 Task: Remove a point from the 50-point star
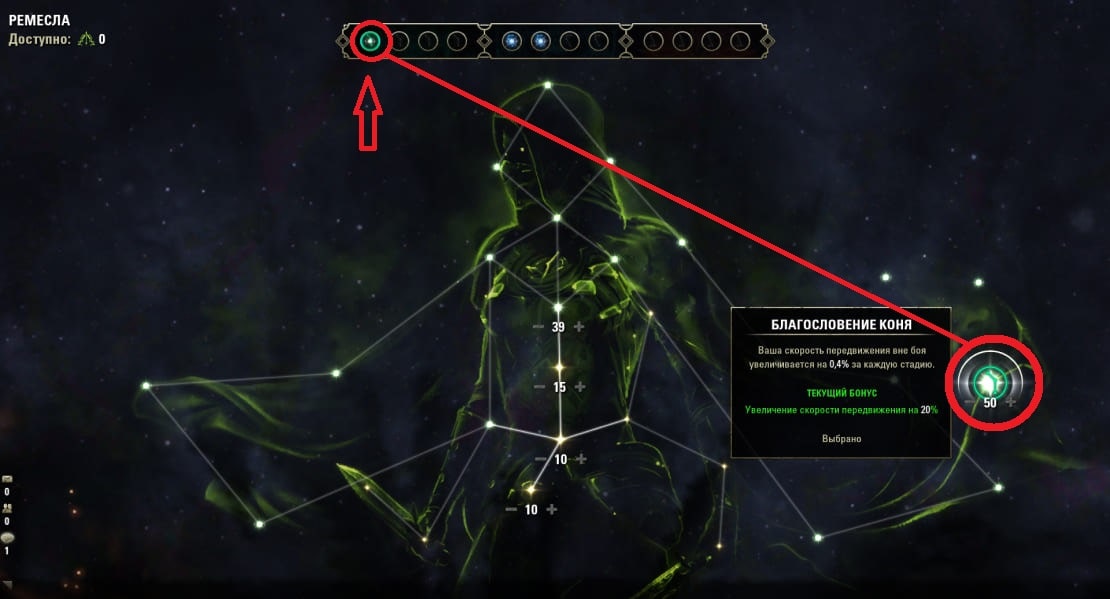pos(970,403)
